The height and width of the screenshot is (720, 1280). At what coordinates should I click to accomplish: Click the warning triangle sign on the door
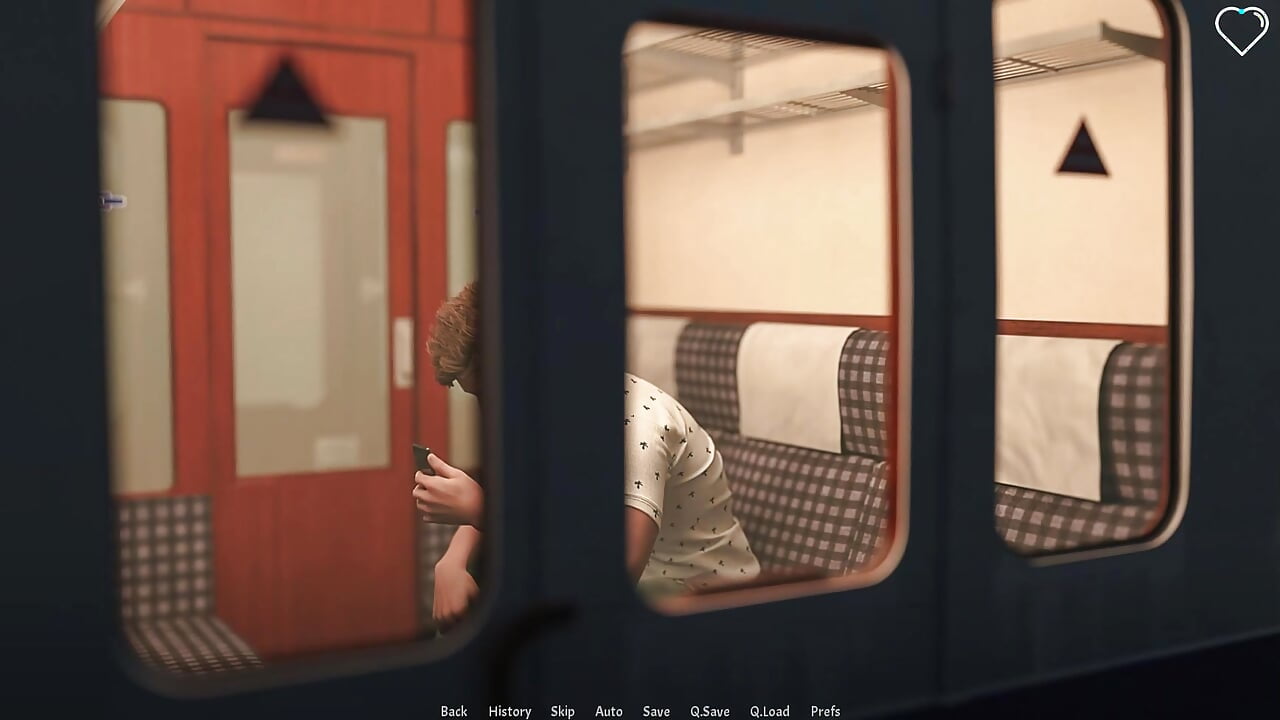coord(283,90)
